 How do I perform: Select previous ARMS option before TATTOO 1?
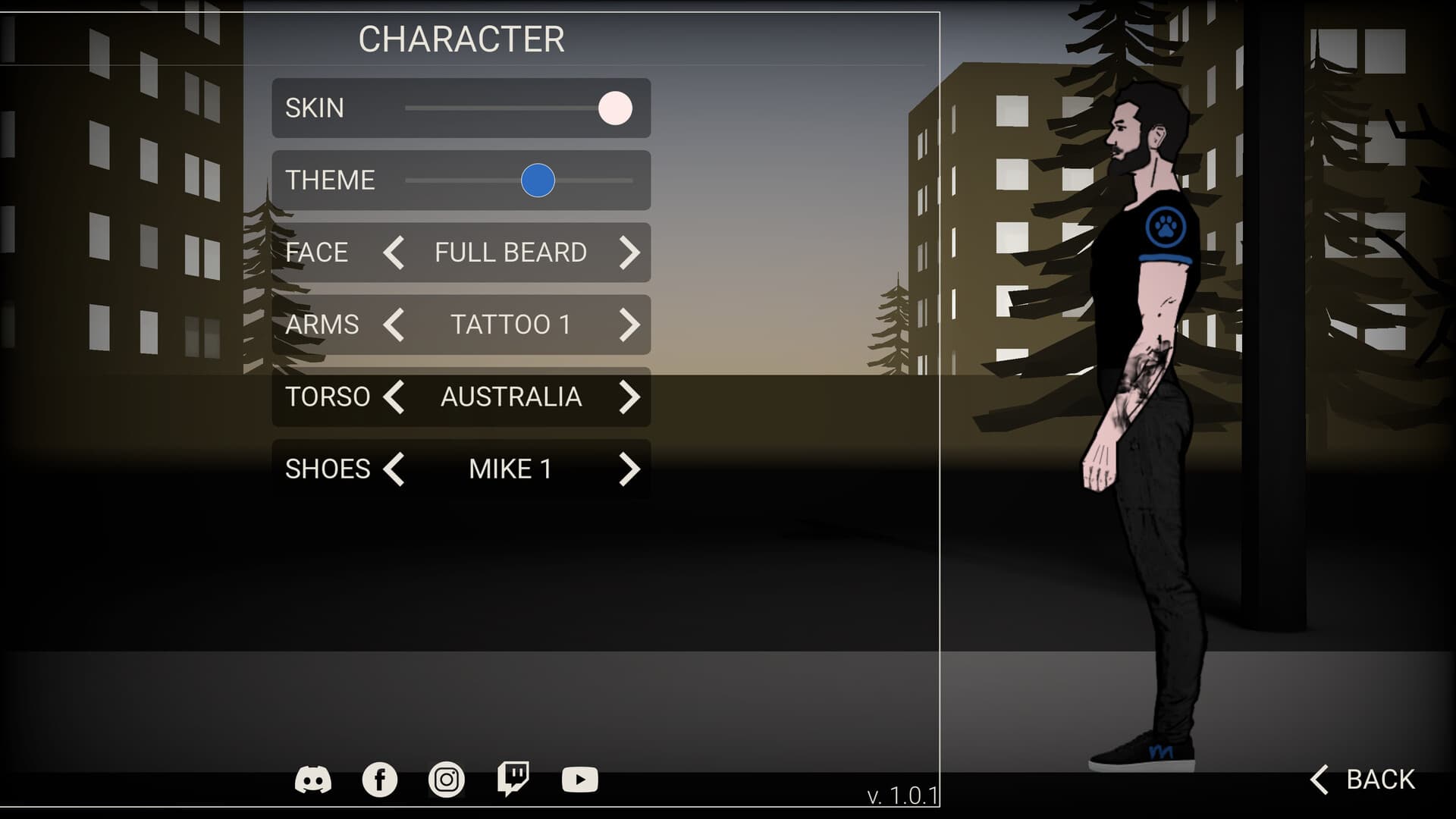tap(396, 325)
